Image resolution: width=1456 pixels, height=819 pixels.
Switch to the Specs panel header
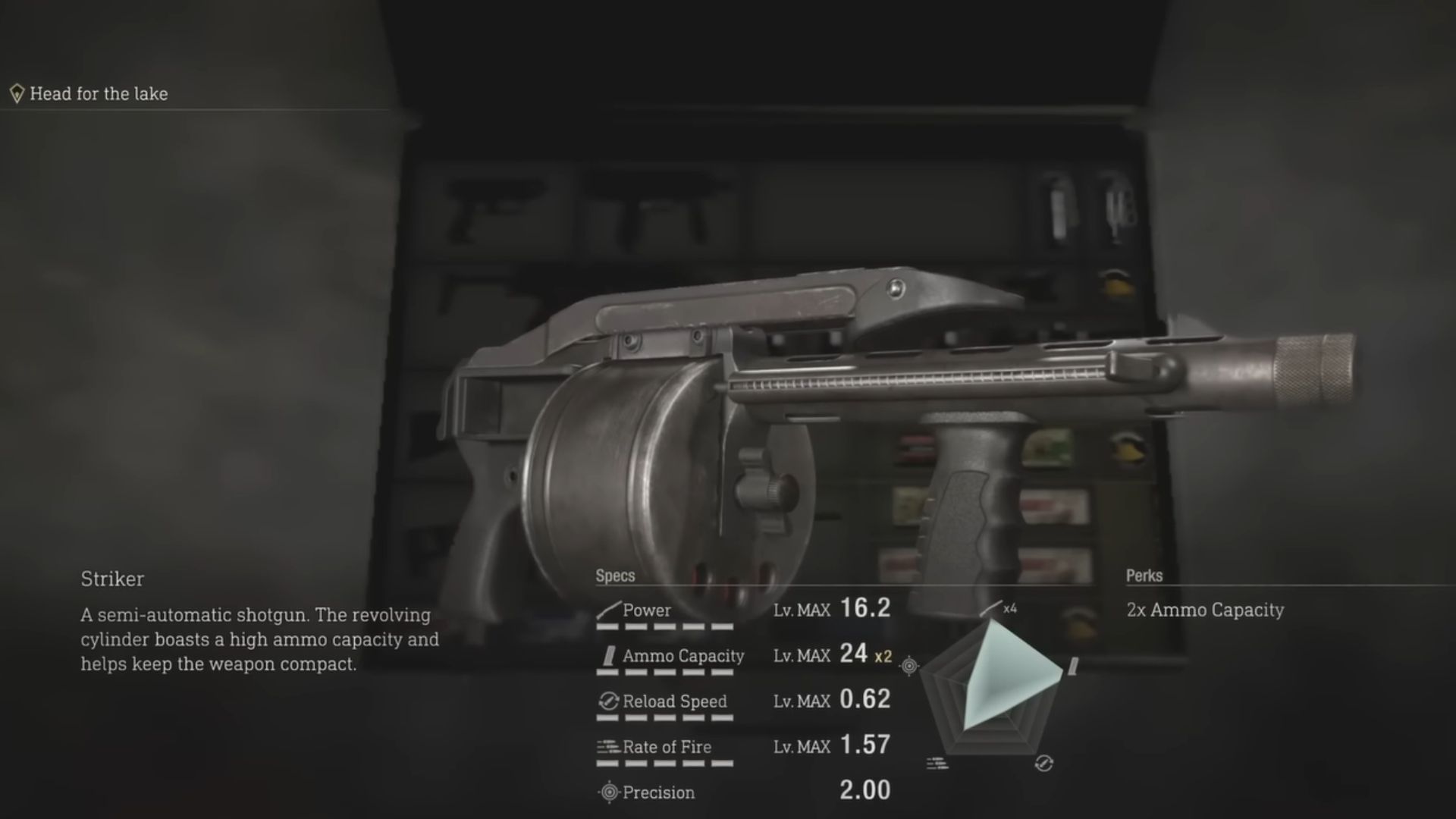[x=614, y=576]
